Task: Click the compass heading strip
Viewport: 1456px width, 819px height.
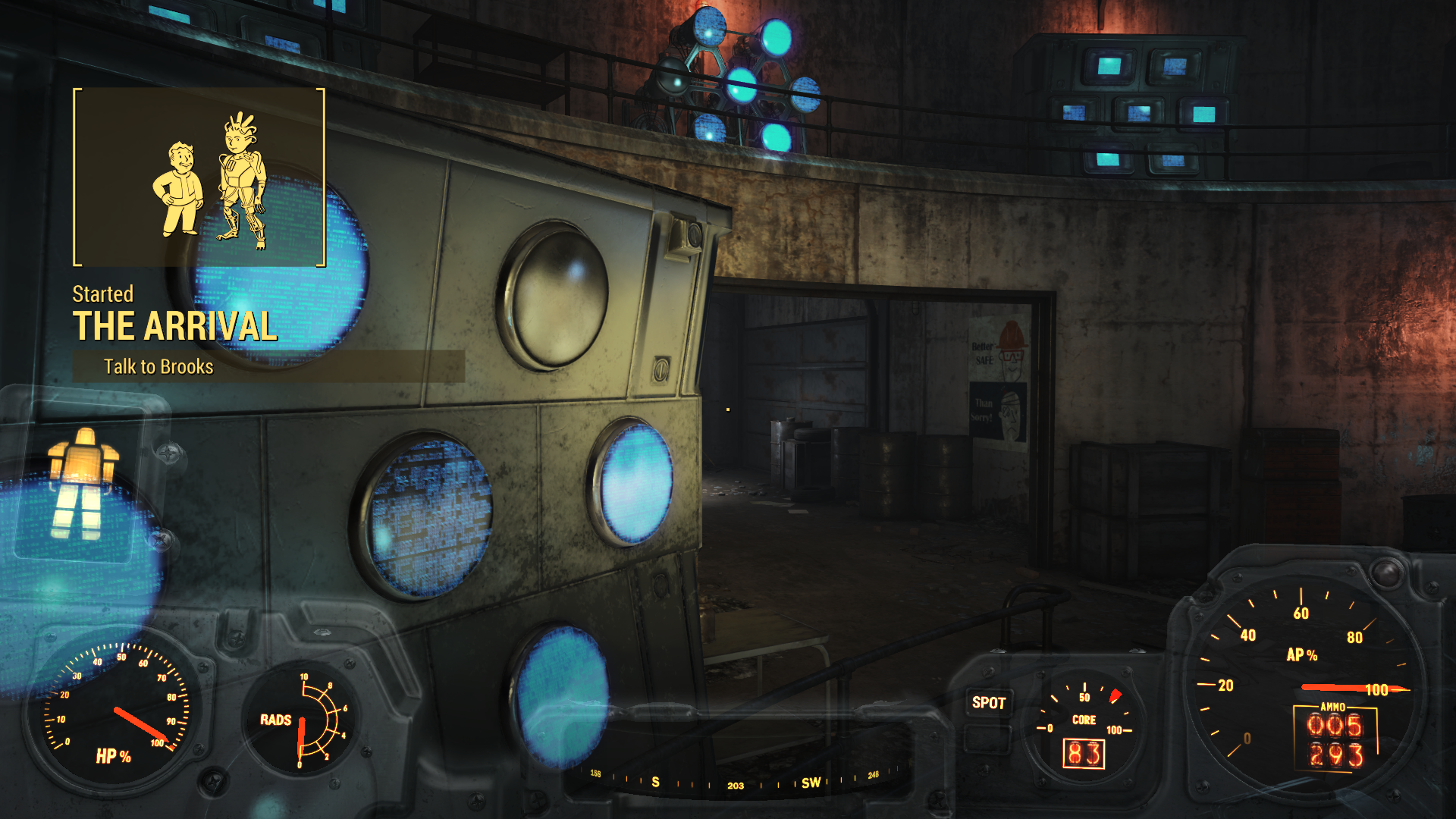Action: (x=734, y=782)
